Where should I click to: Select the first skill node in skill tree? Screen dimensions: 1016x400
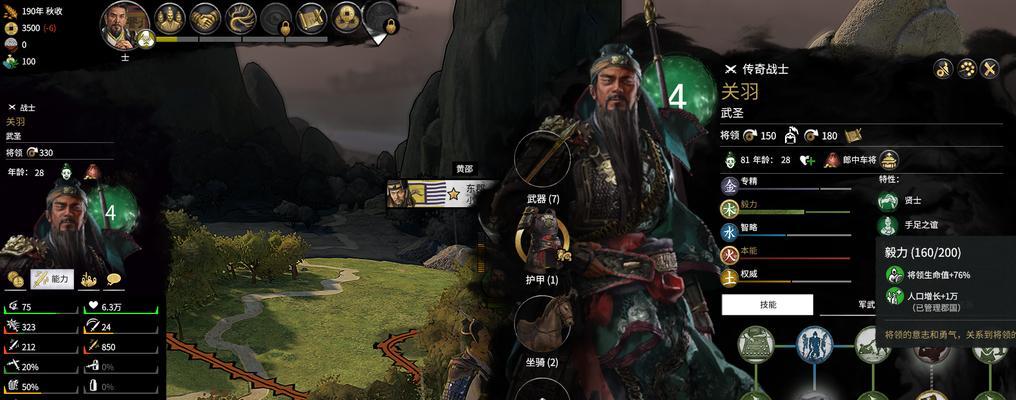coord(757,345)
